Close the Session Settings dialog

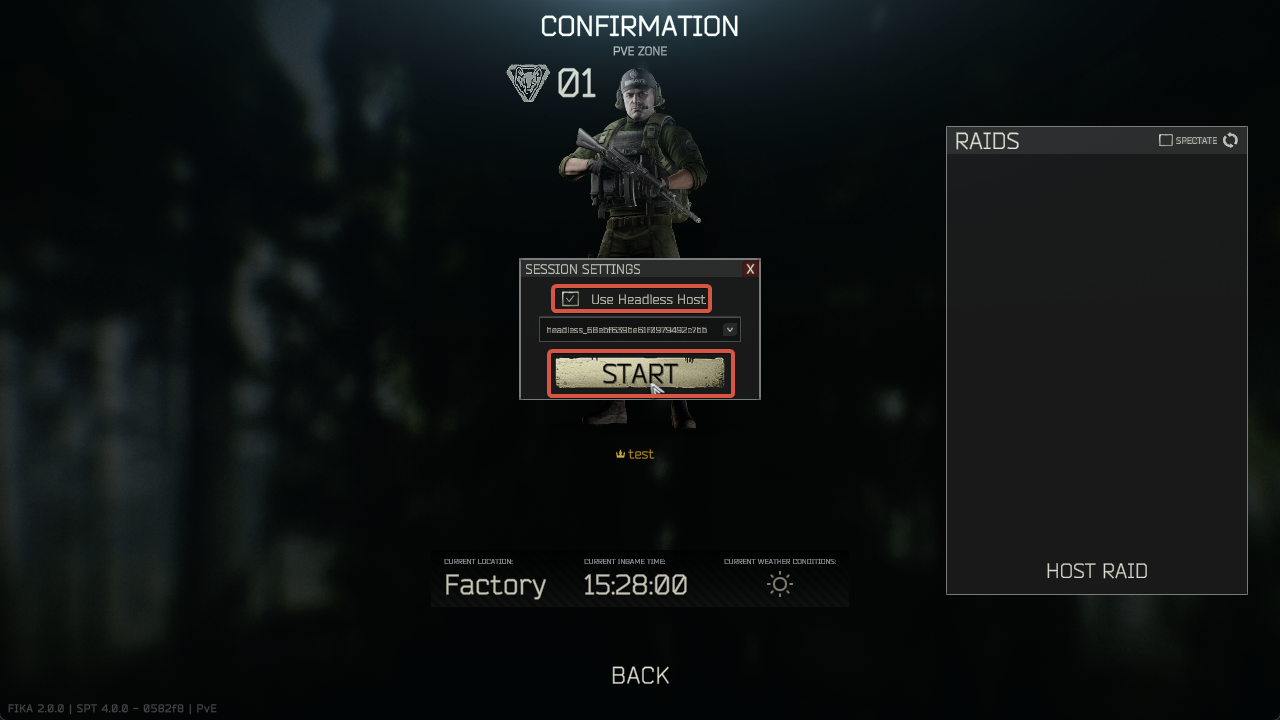coord(750,269)
